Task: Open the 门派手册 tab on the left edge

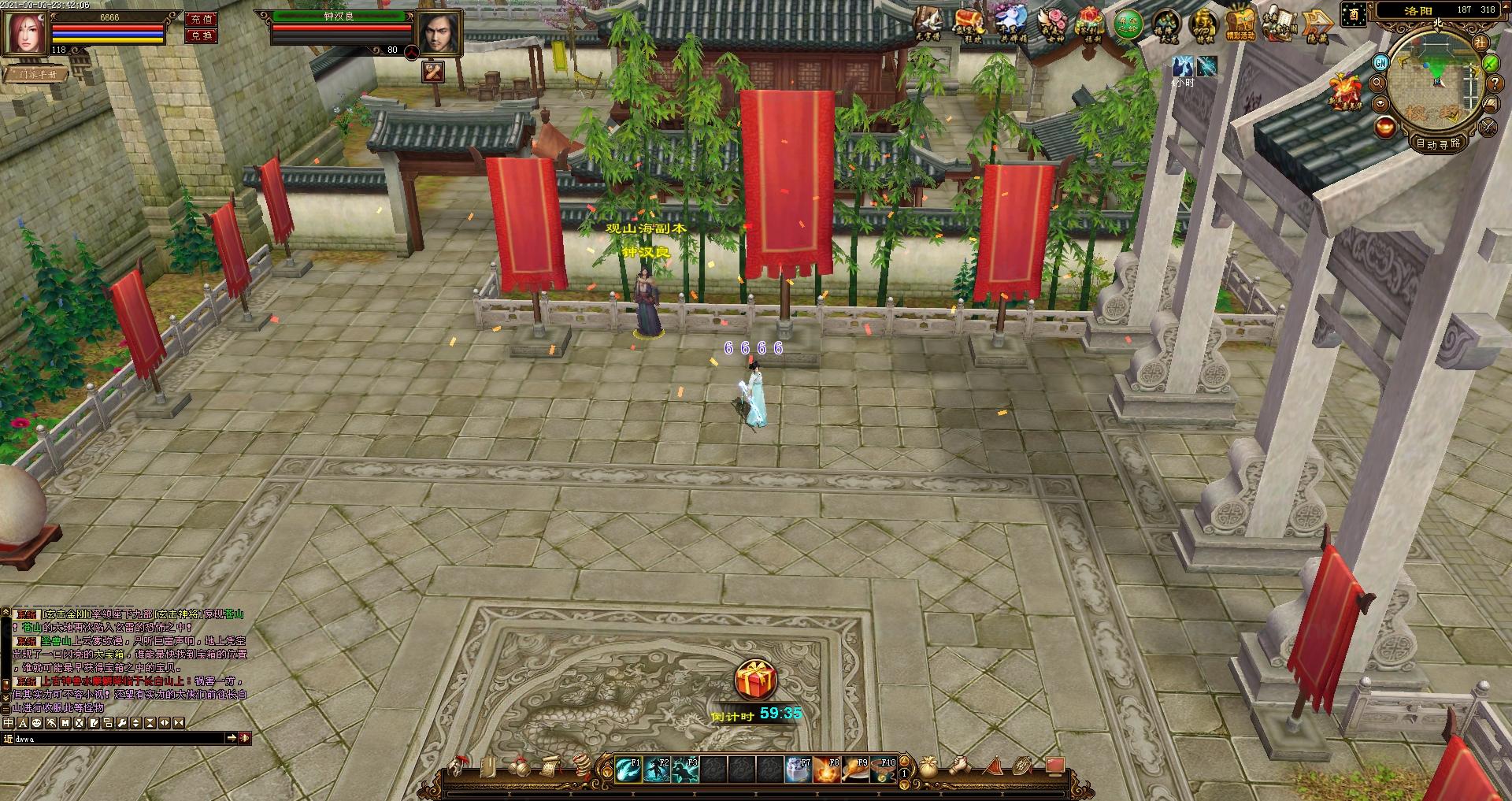Action: (x=35, y=73)
